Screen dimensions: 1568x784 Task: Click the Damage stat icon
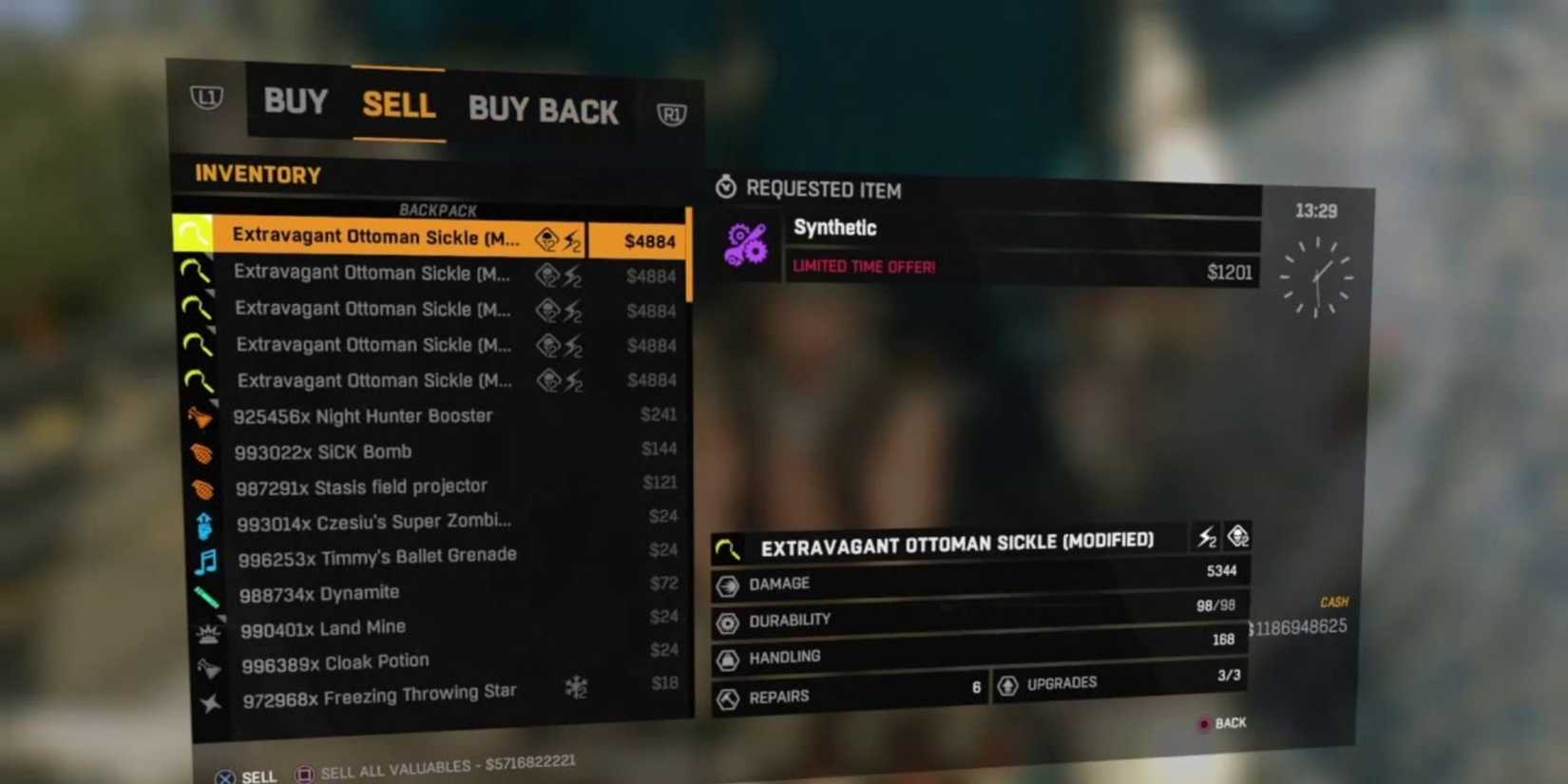coord(728,584)
